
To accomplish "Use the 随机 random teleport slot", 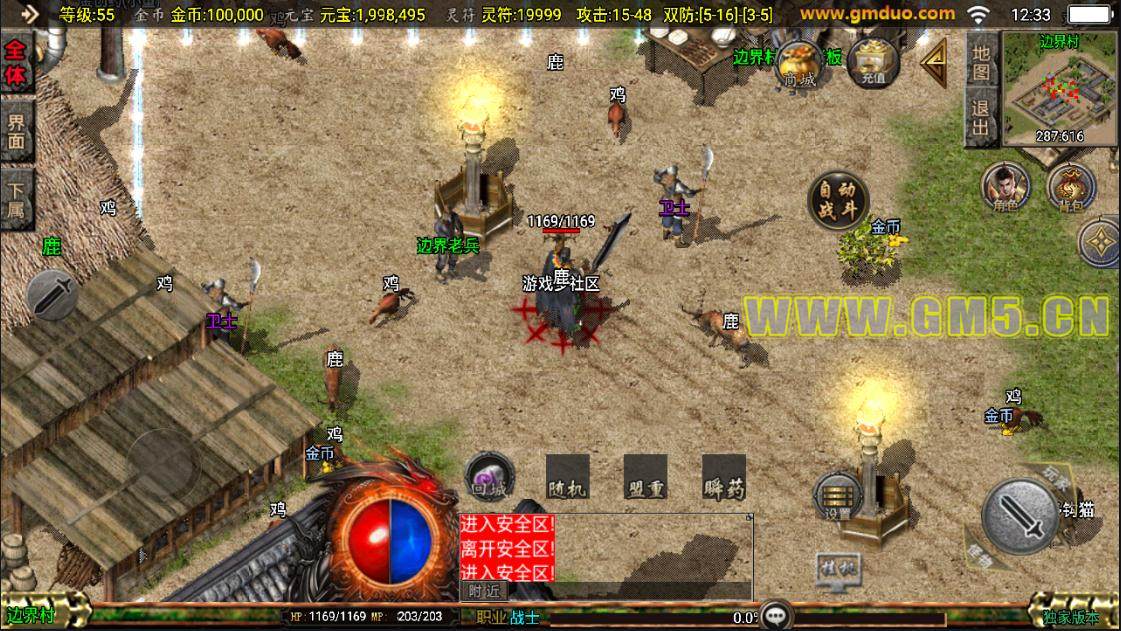I will pyautogui.click(x=567, y=477).
